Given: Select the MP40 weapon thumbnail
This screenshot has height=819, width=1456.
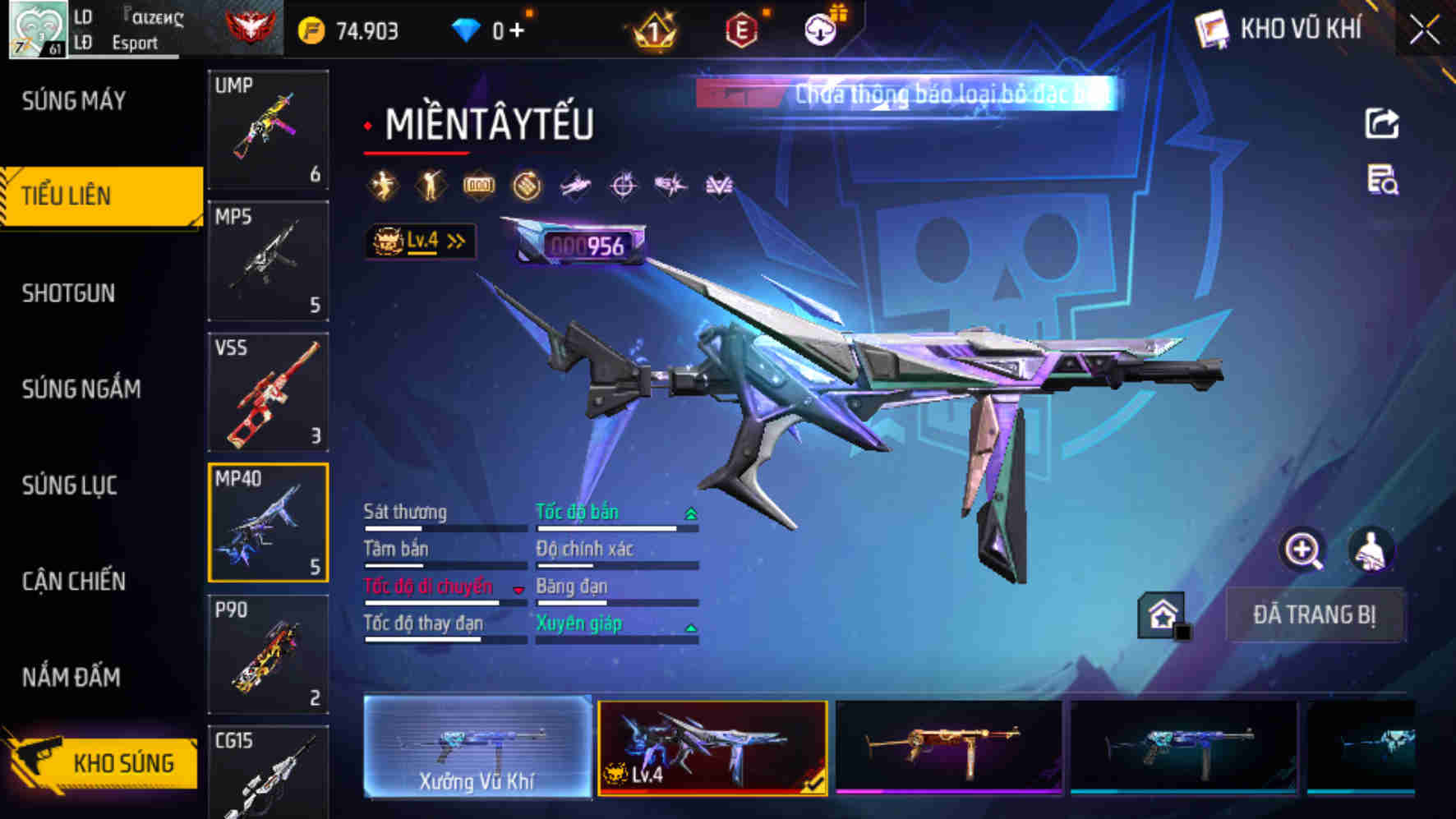Looking at the screenshot, I should pos(268,523).
